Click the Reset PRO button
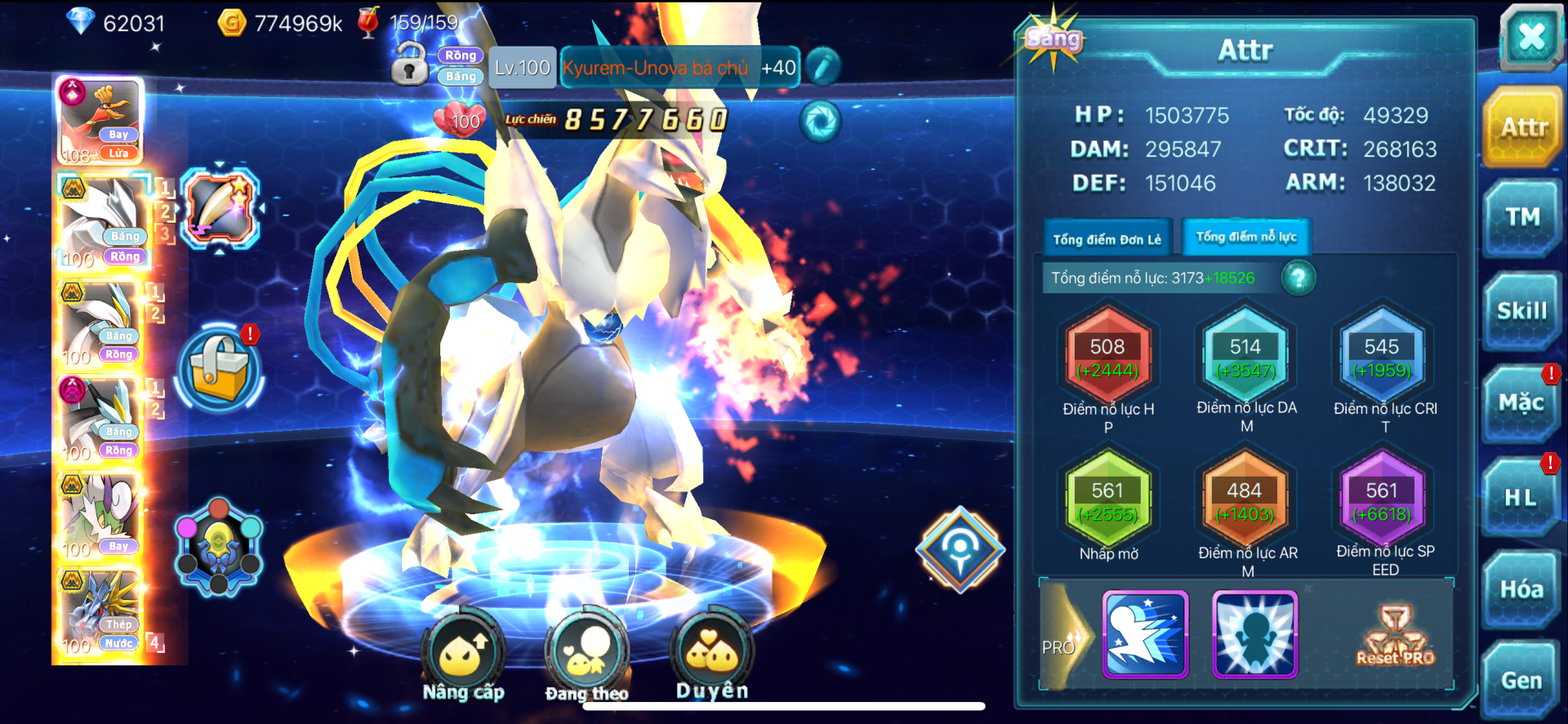Screen dimensions: 1568x724 click(x=1395, y=637)
